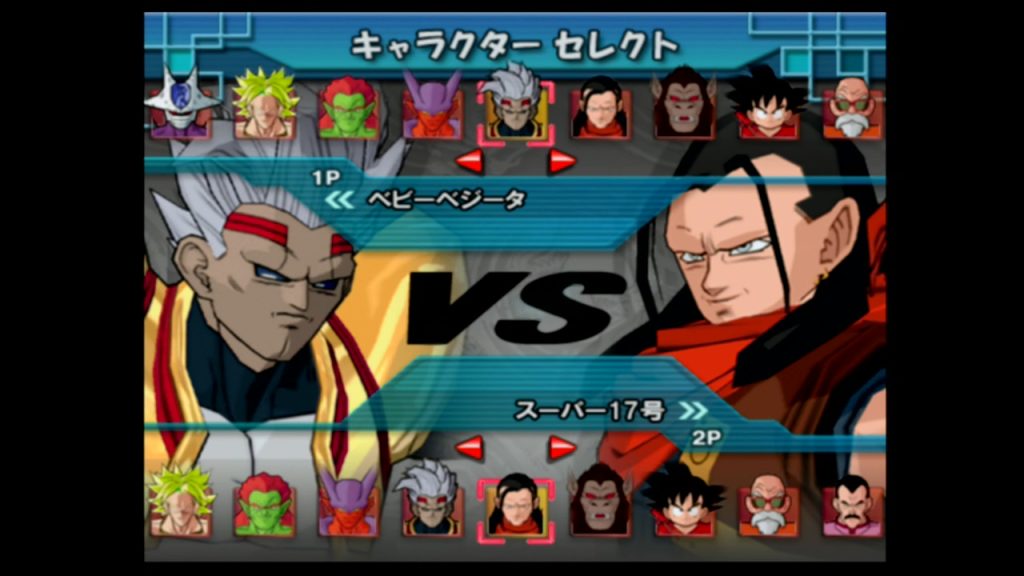This screenshot has width=1024, height=576.
Task: Advance 1P roster with right red arrow
Action: [562, 160]
